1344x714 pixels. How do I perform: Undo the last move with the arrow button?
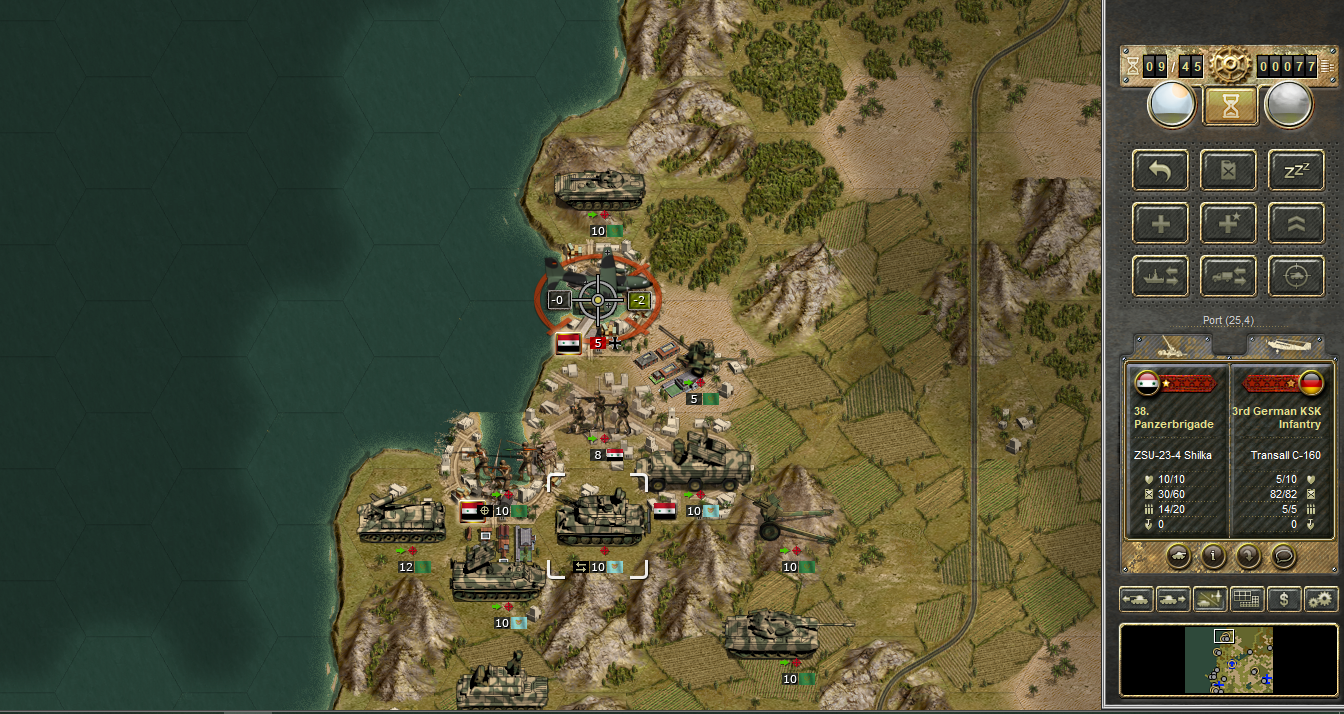coord(1161,170)
